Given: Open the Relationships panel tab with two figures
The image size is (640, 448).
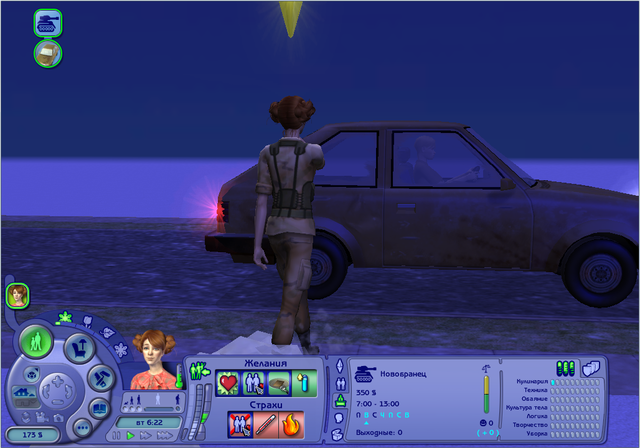Looking at the screenshot, I should (340, 382).
